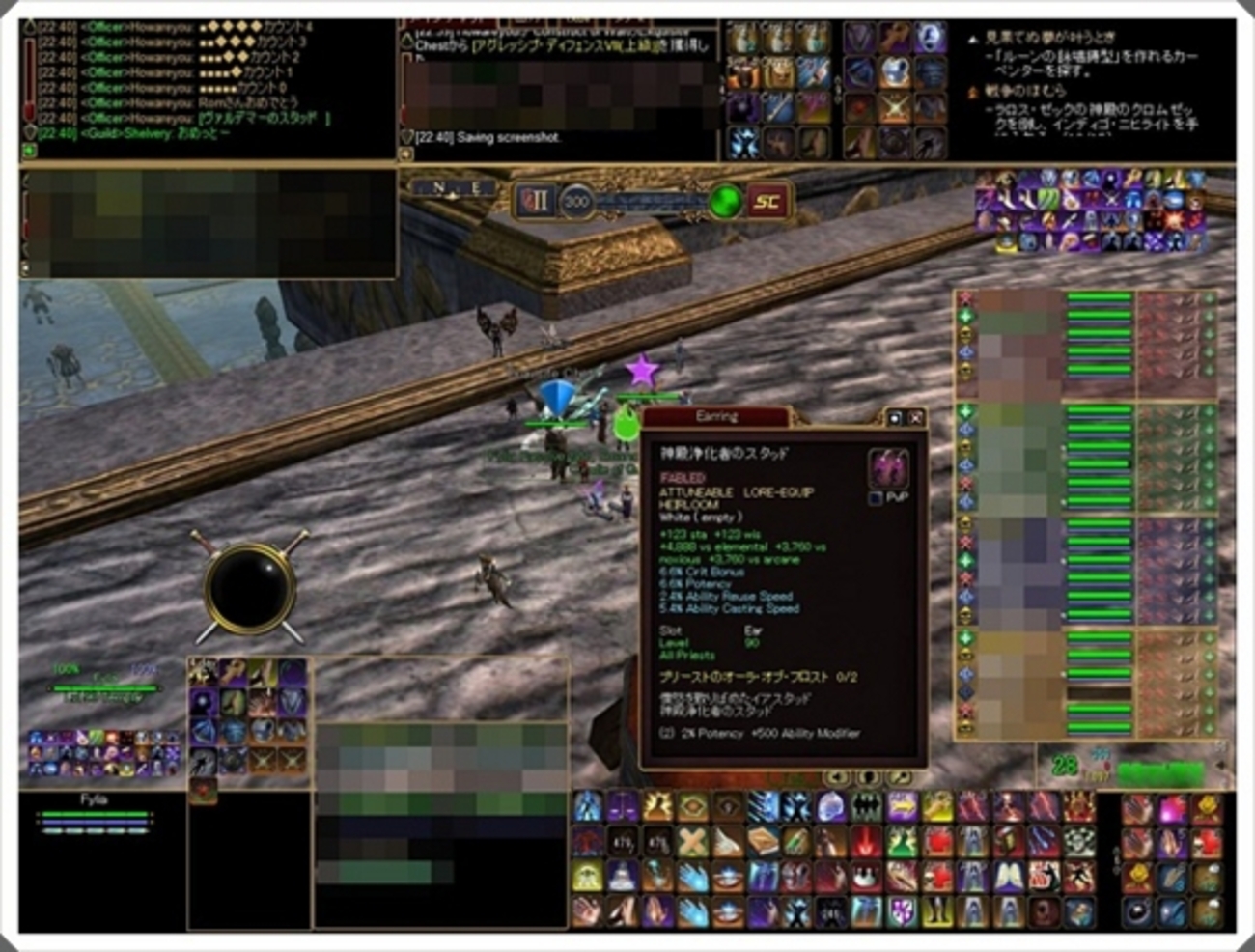Viewport: 1255px width, 952px height.
Task: Close the Earring item tooltip window
Action: coord(915,418)
